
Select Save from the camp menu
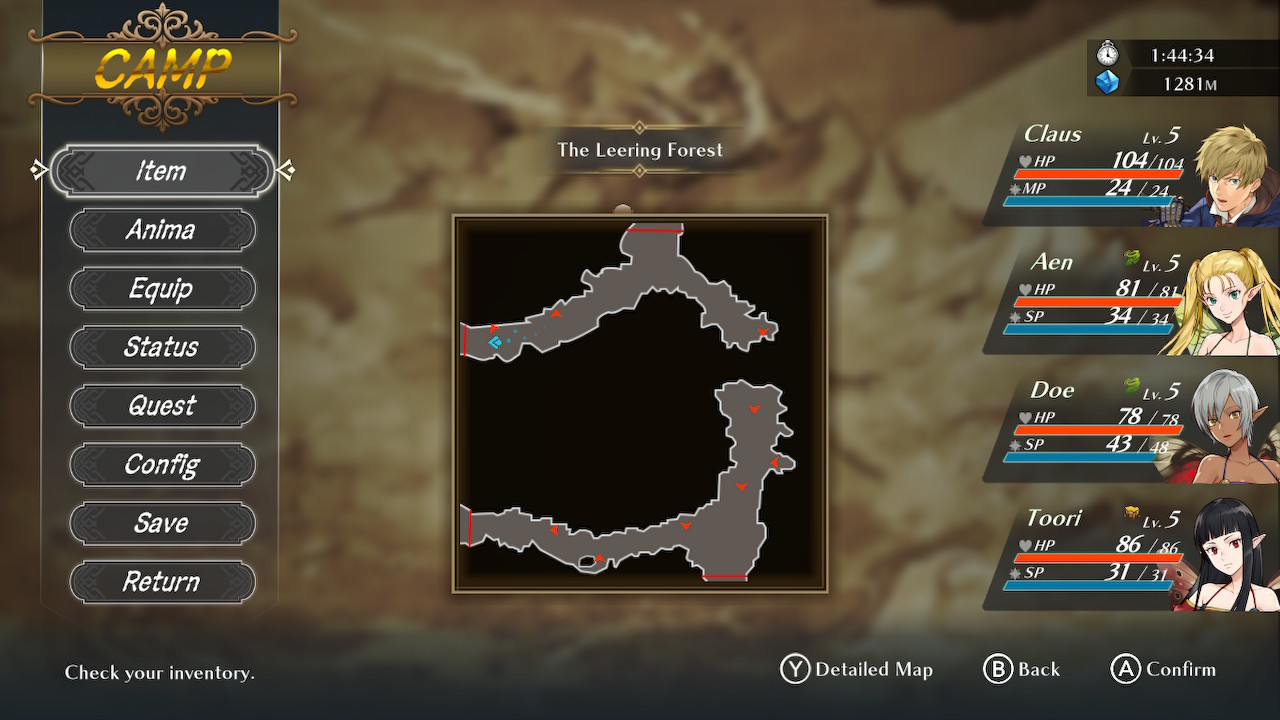pyautogui.click(x=162, y=523)
